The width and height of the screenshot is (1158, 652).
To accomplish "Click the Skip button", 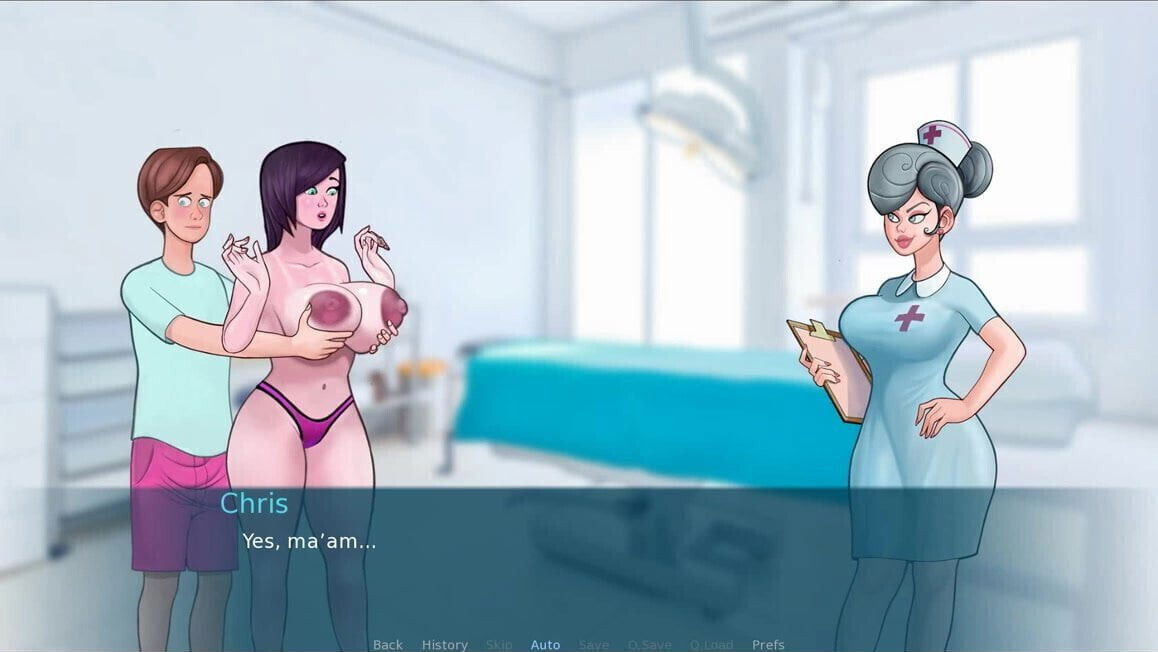I will 499,645.
